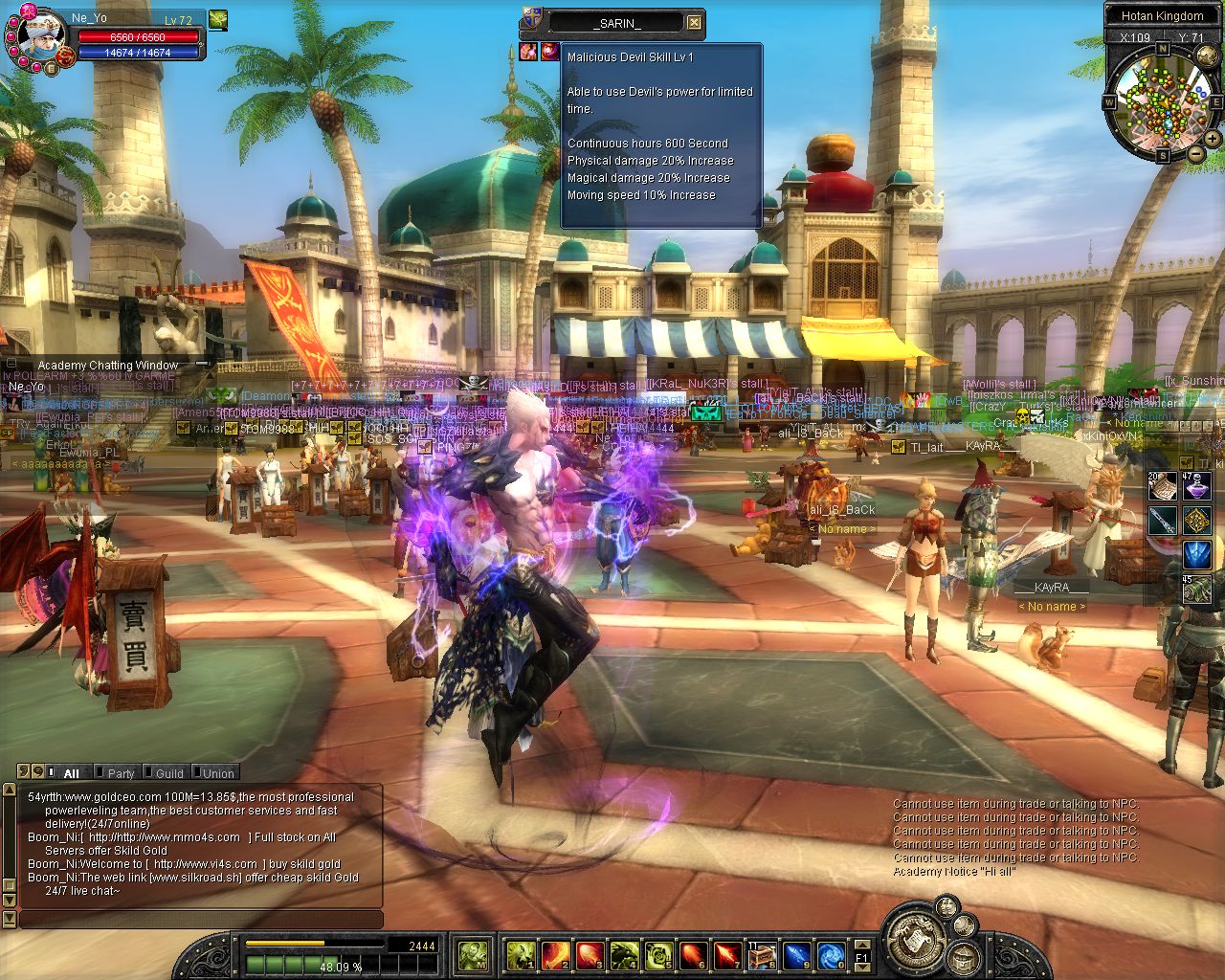Switch to the Union chat tab
1225x980 pixels.
tap(217, 773)
